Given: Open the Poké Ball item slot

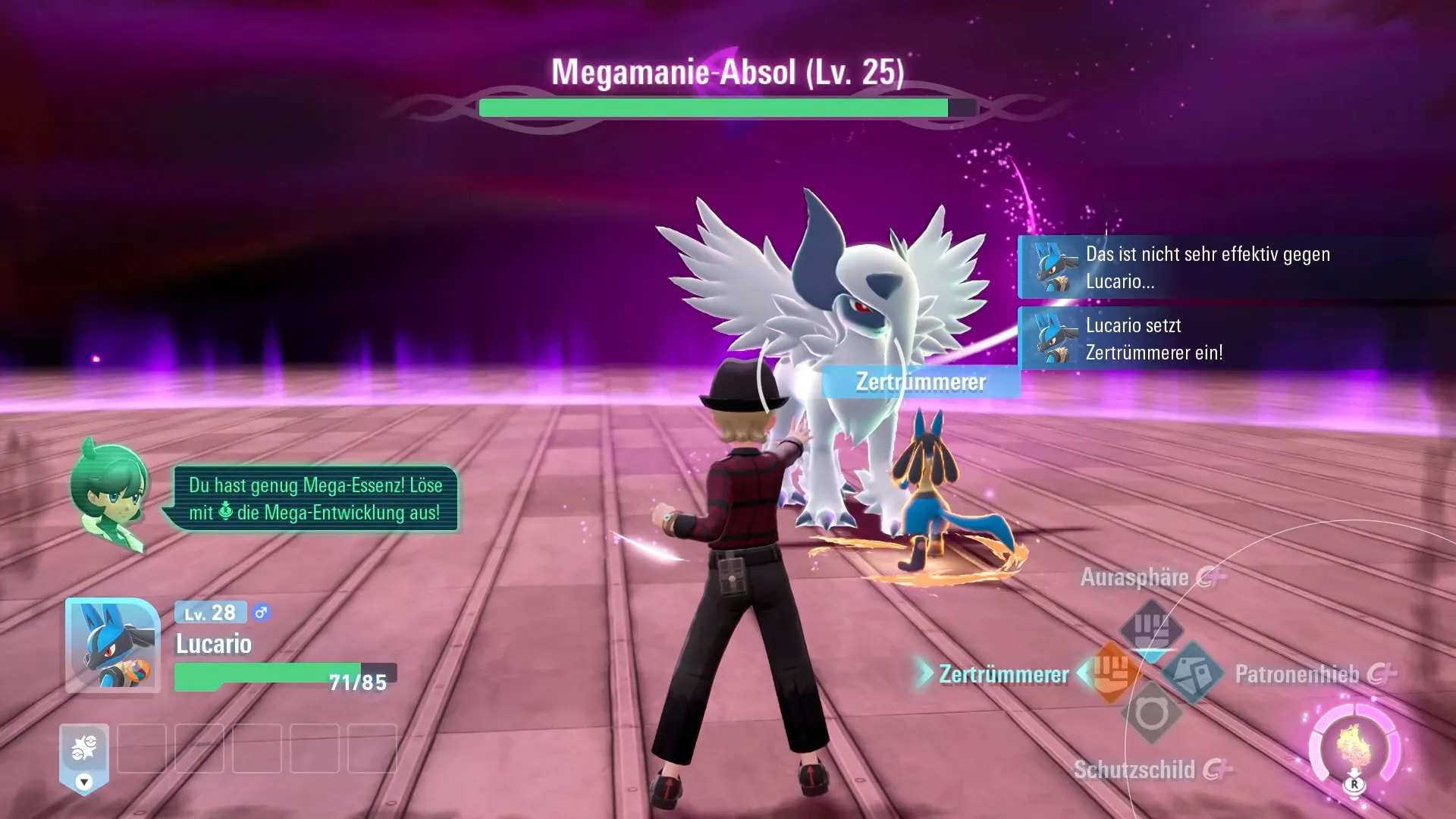Looking at the screenshot, I should pyautogui.click(x=84, y=749).
